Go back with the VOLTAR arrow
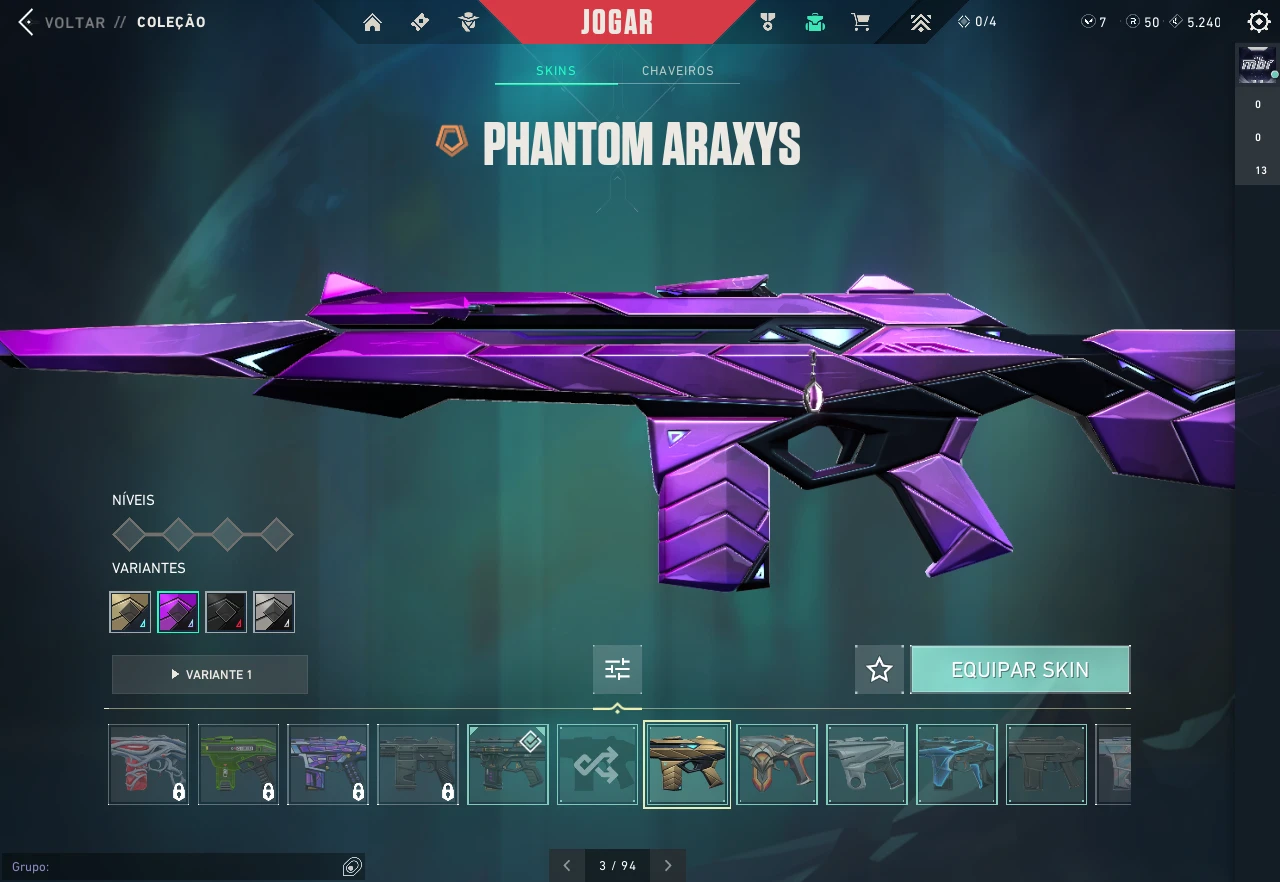 coord(27,22)
